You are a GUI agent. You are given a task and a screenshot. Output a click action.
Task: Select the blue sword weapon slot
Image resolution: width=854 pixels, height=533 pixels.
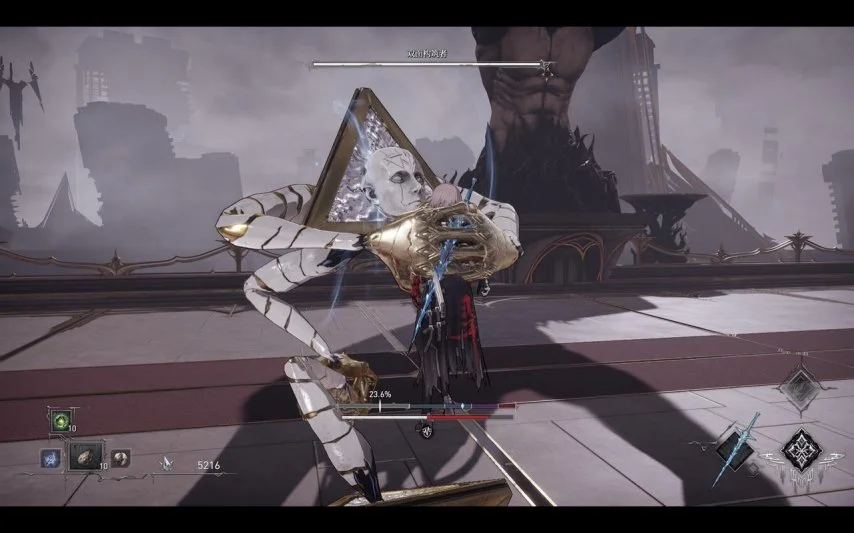(x=736, y=446)
